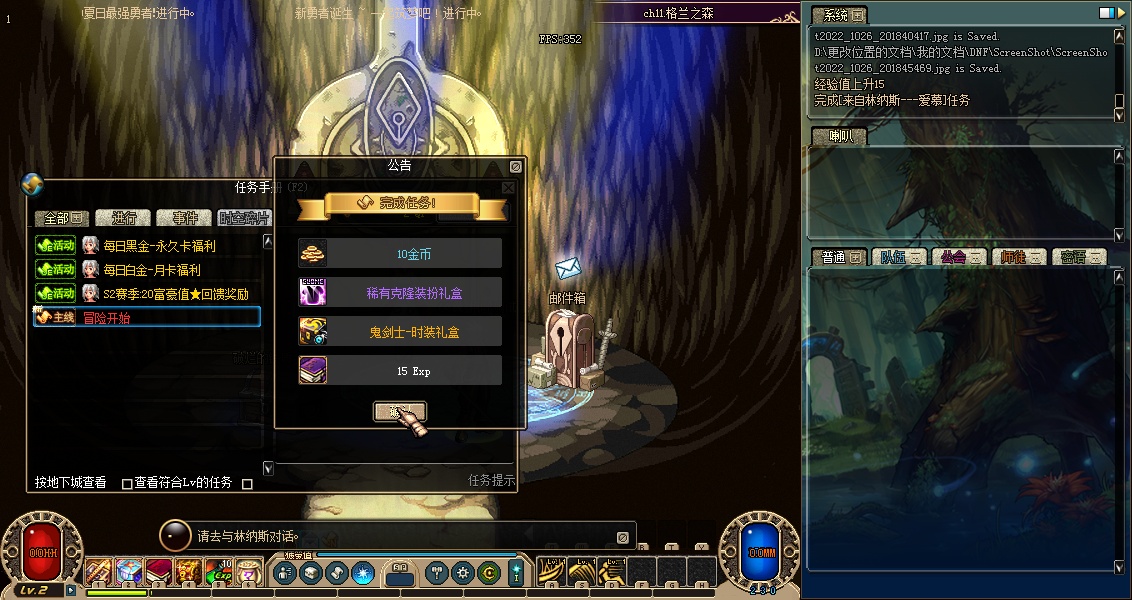Toggle 查看符合Lv的任务 checkbox
Screen dimensions: 1132x600
click(127, 483)
